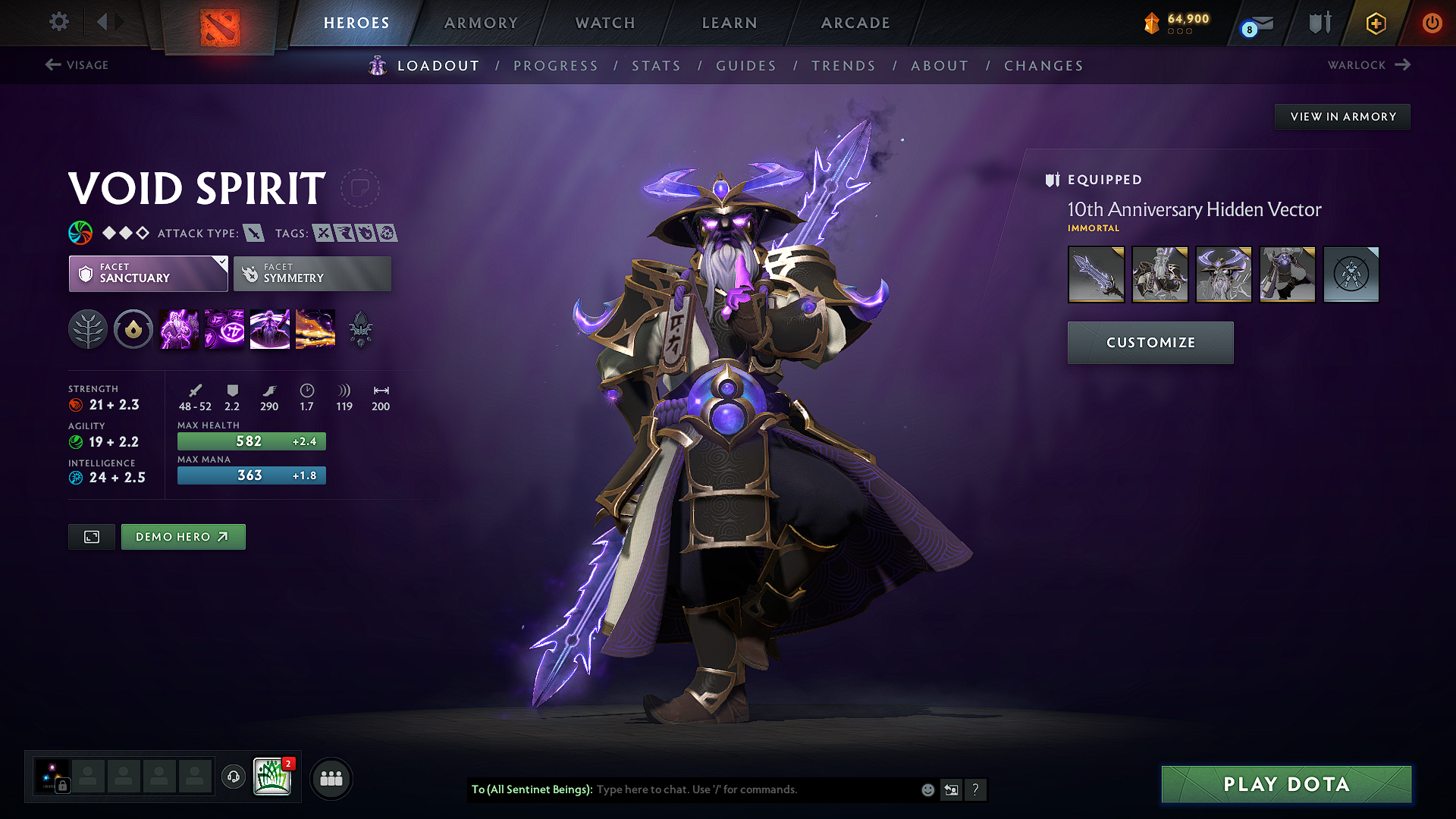Open the settings gear icon
The height and width of the screenshot is (819, 1456).
[58, 22]
